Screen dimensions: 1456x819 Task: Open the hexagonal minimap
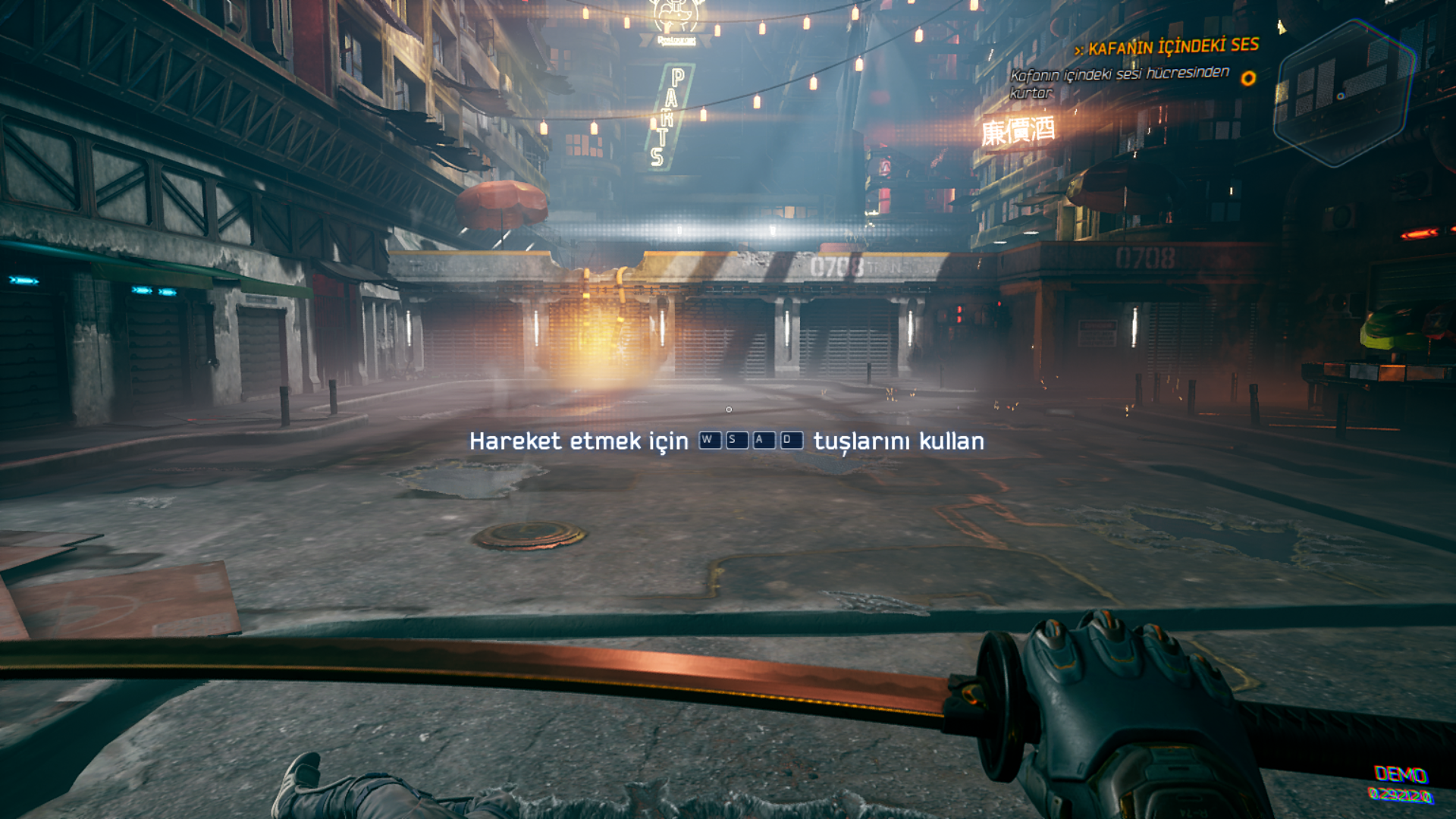coord(1345,93)
